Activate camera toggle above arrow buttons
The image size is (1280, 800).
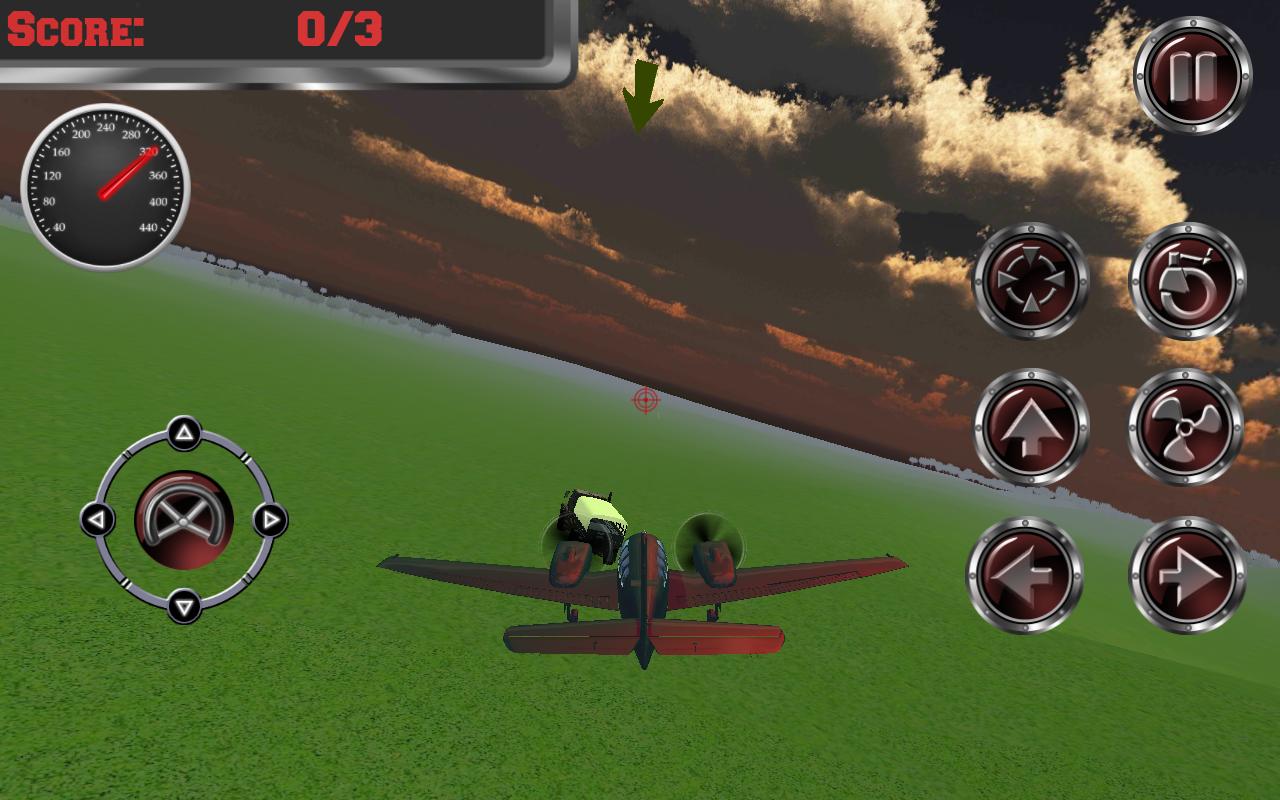[1030, 282]
